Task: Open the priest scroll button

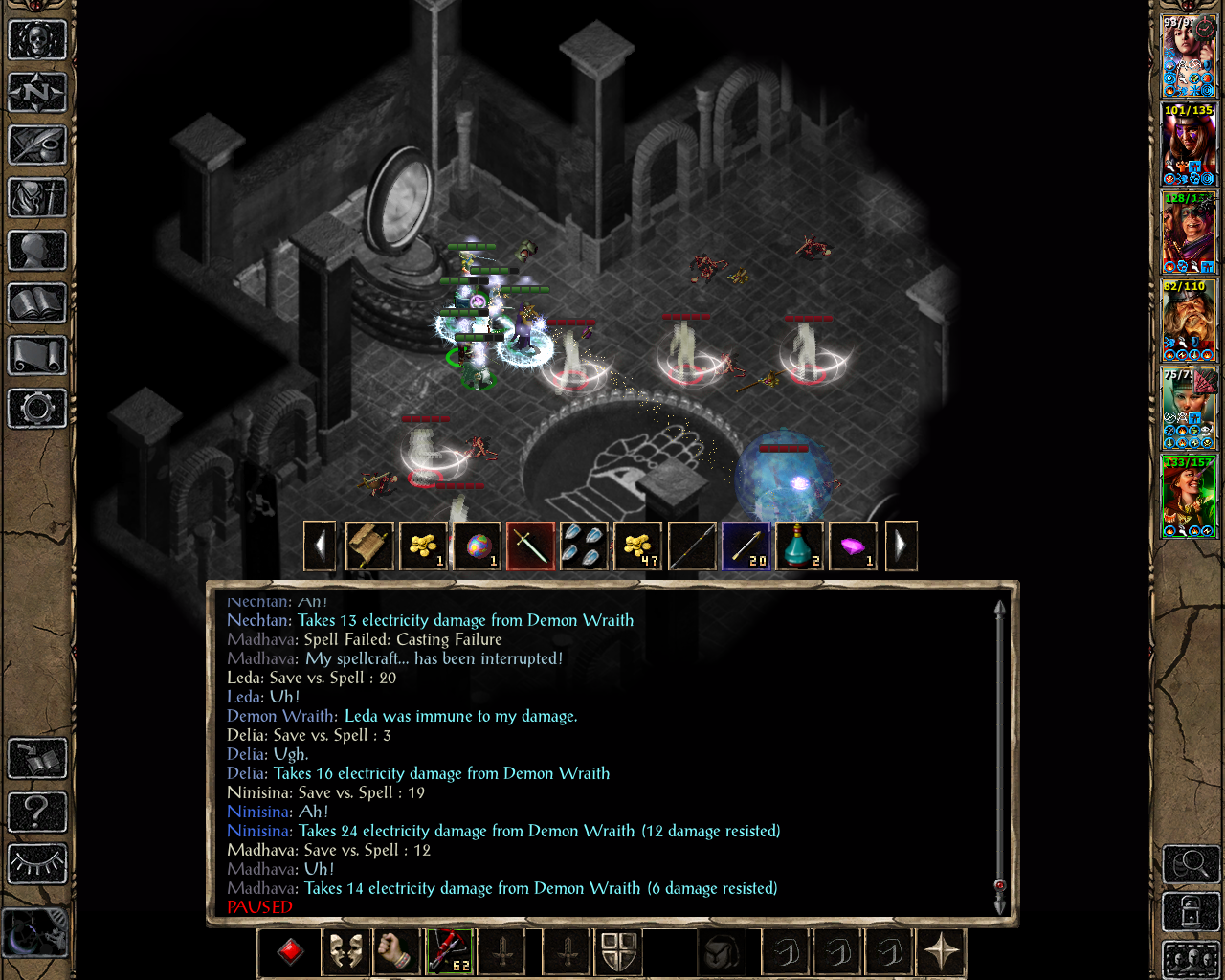Action: click(x=37, y=356)
